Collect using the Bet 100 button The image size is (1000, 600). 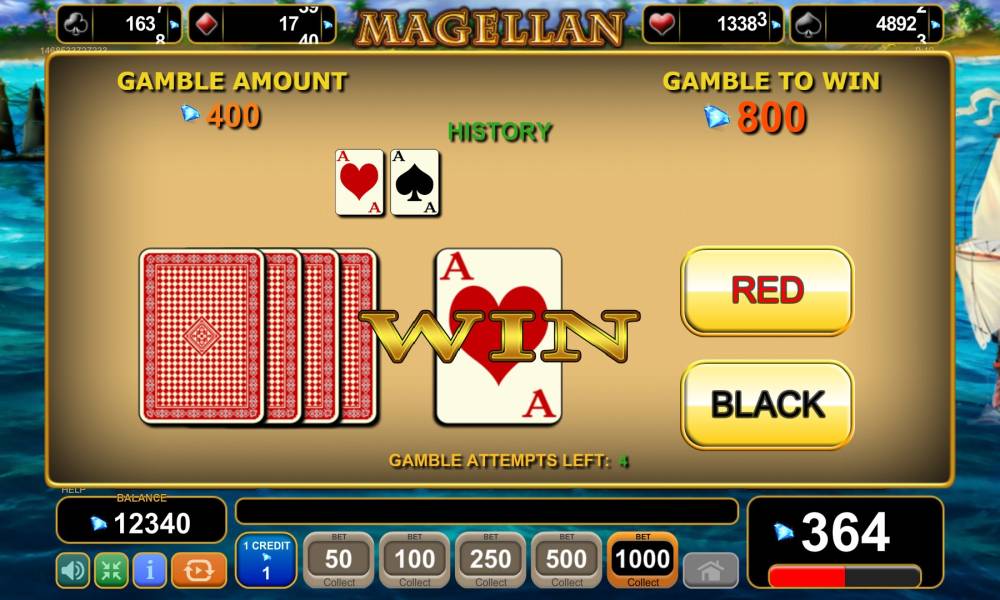coord(415,560)
